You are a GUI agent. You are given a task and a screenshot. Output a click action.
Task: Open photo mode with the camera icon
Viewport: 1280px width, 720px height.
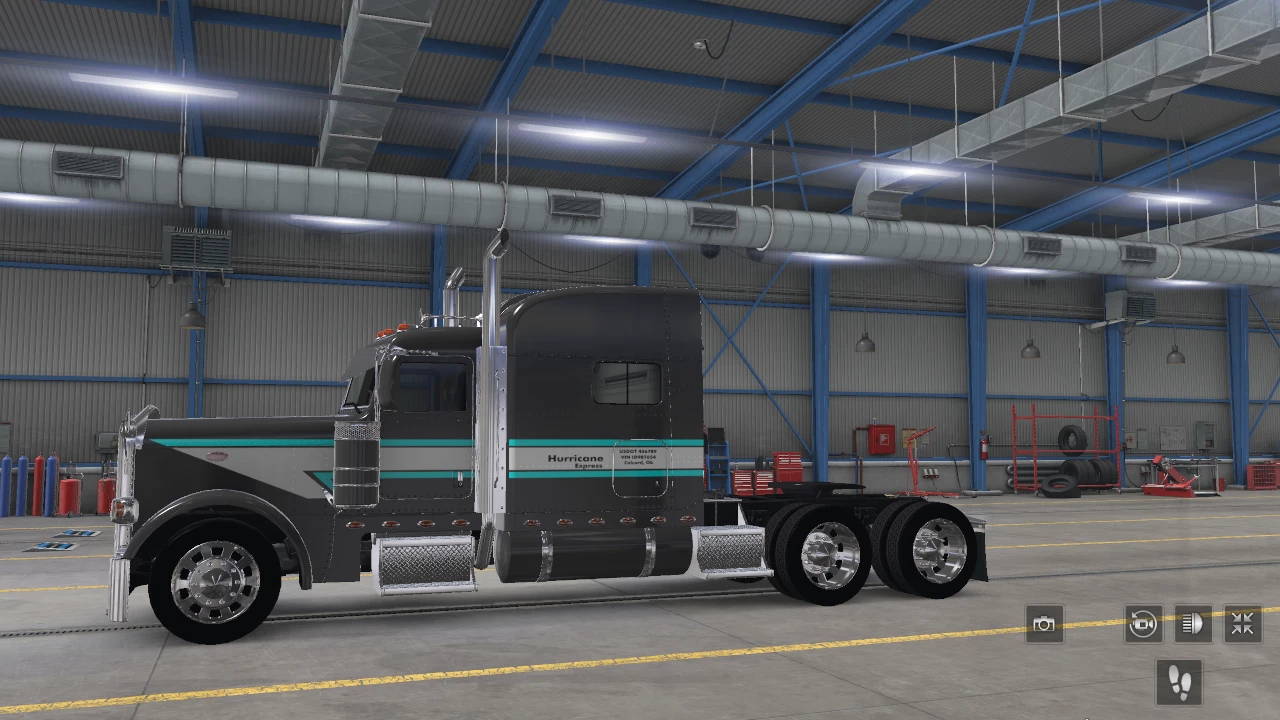1044,624
